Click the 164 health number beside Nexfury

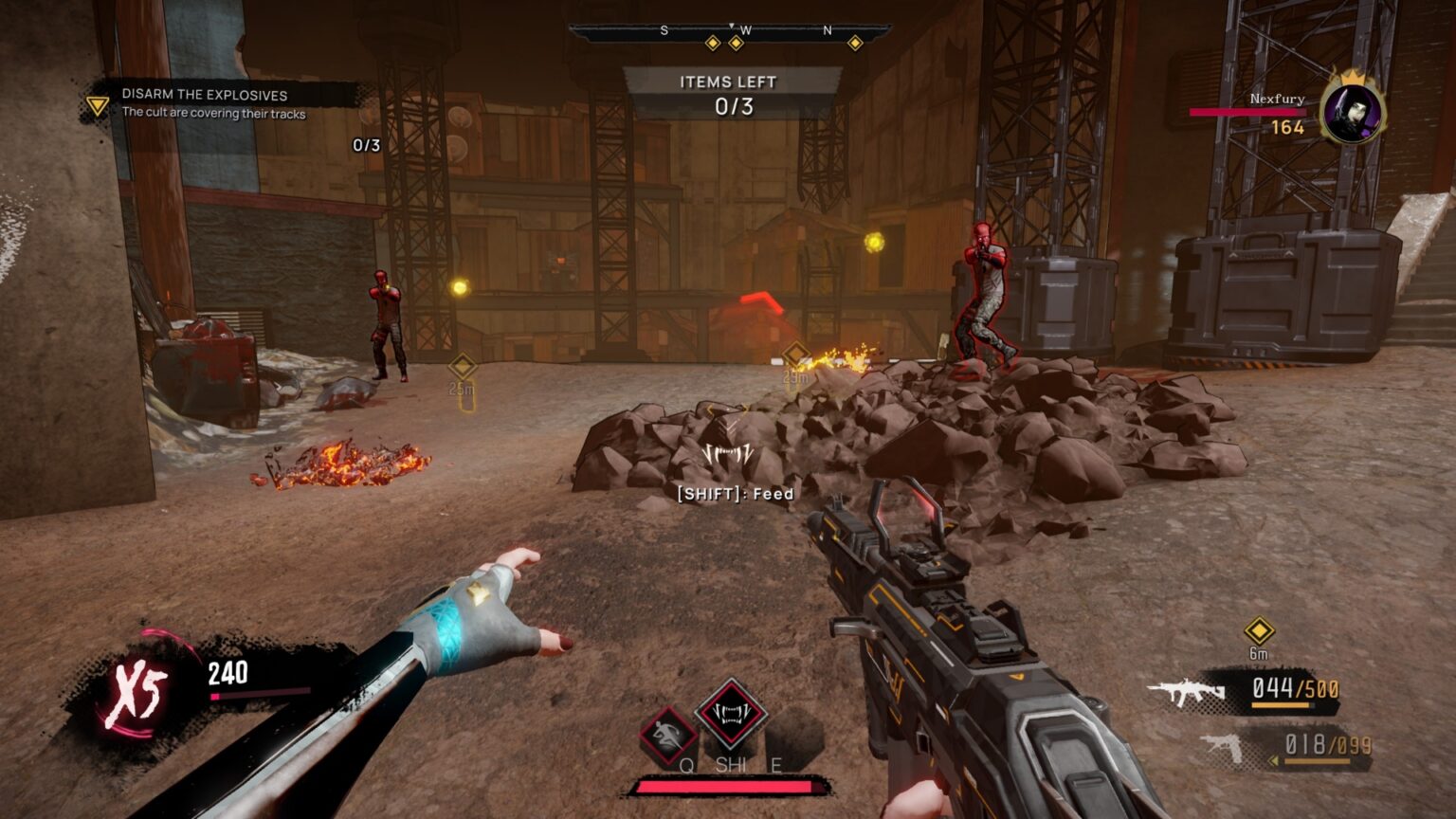click(x=1286, y=126)
